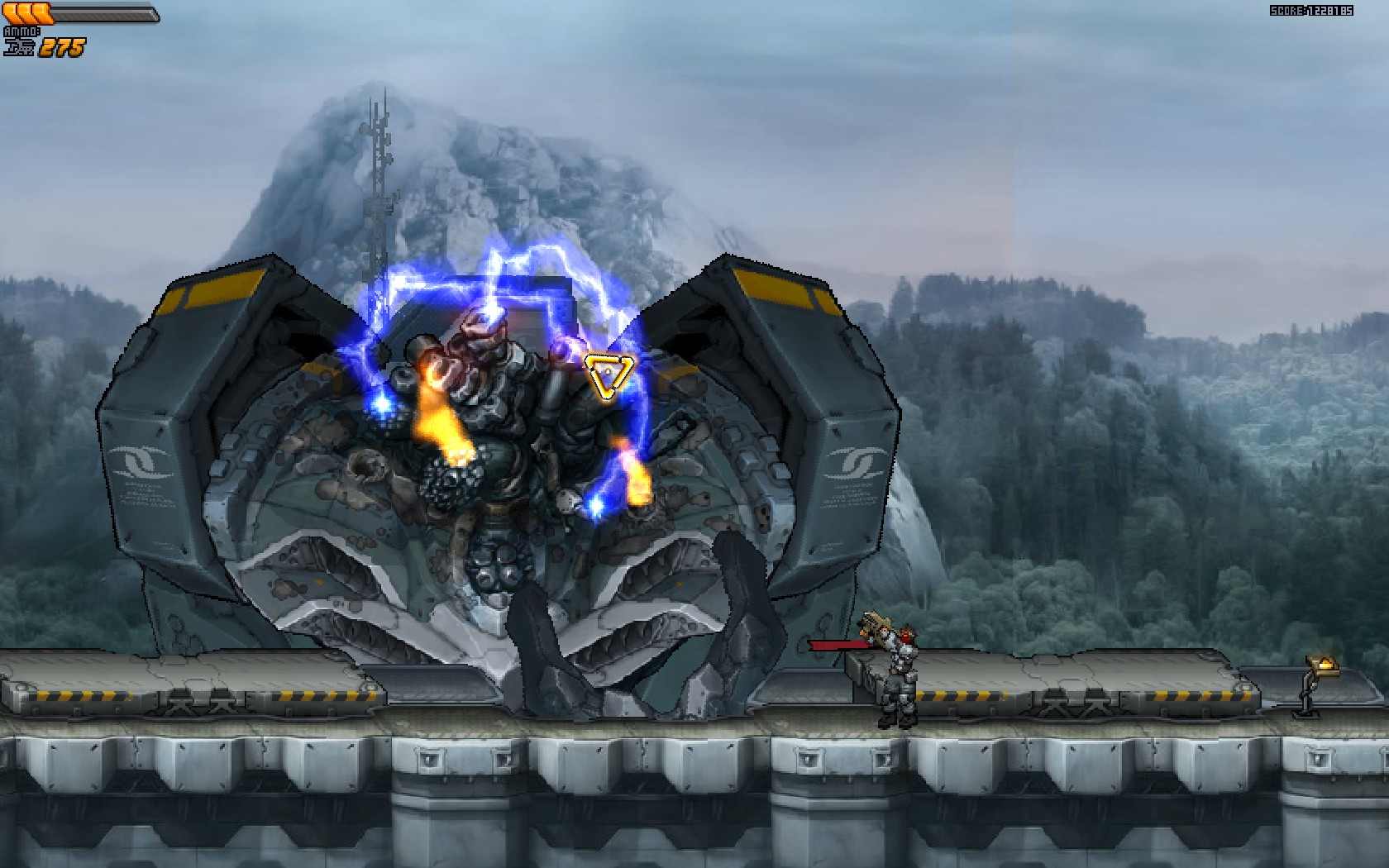The width and height of the screenshot is (1389, 868).
Task: Click the AMMO: label in the HUD
Action: pos(22,31)
